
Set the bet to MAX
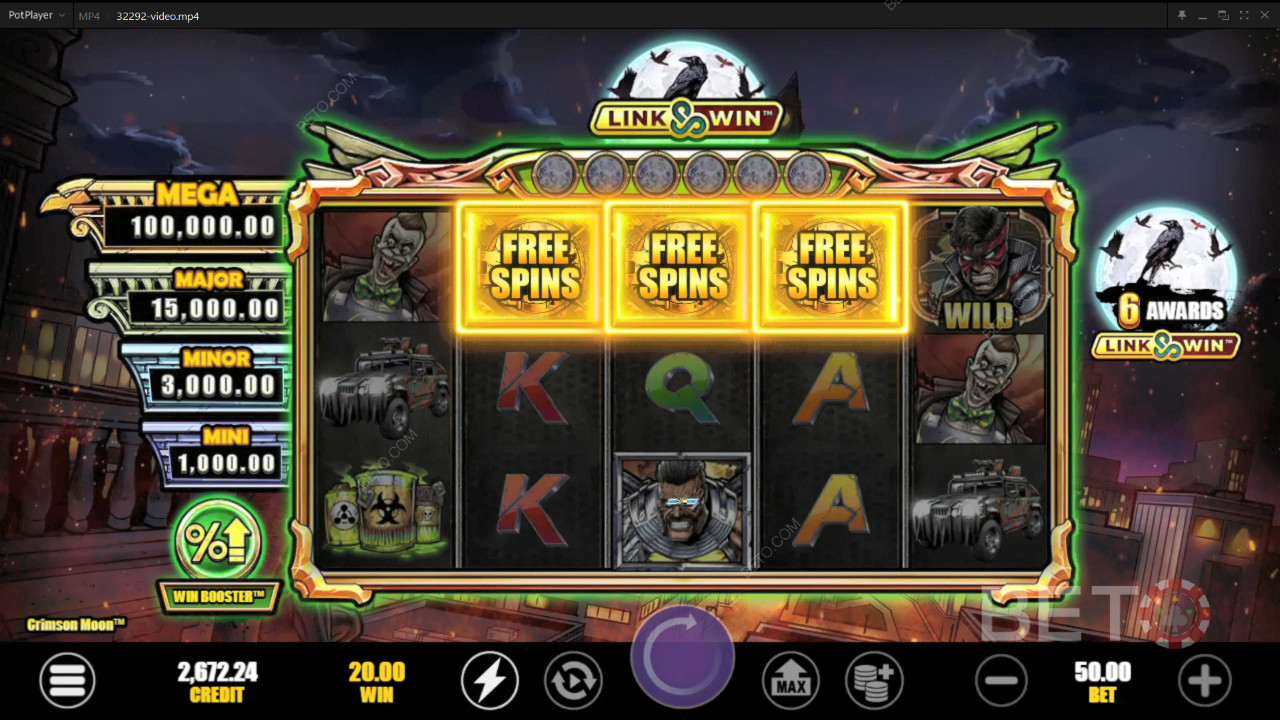(x=791, y=680)
